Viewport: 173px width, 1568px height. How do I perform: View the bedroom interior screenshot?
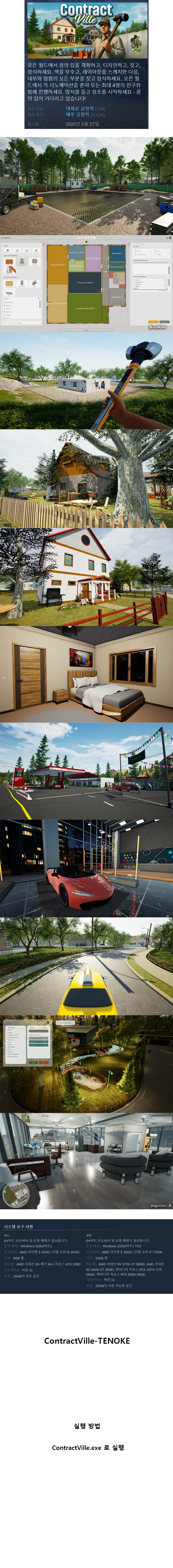(x=86, y=674)
